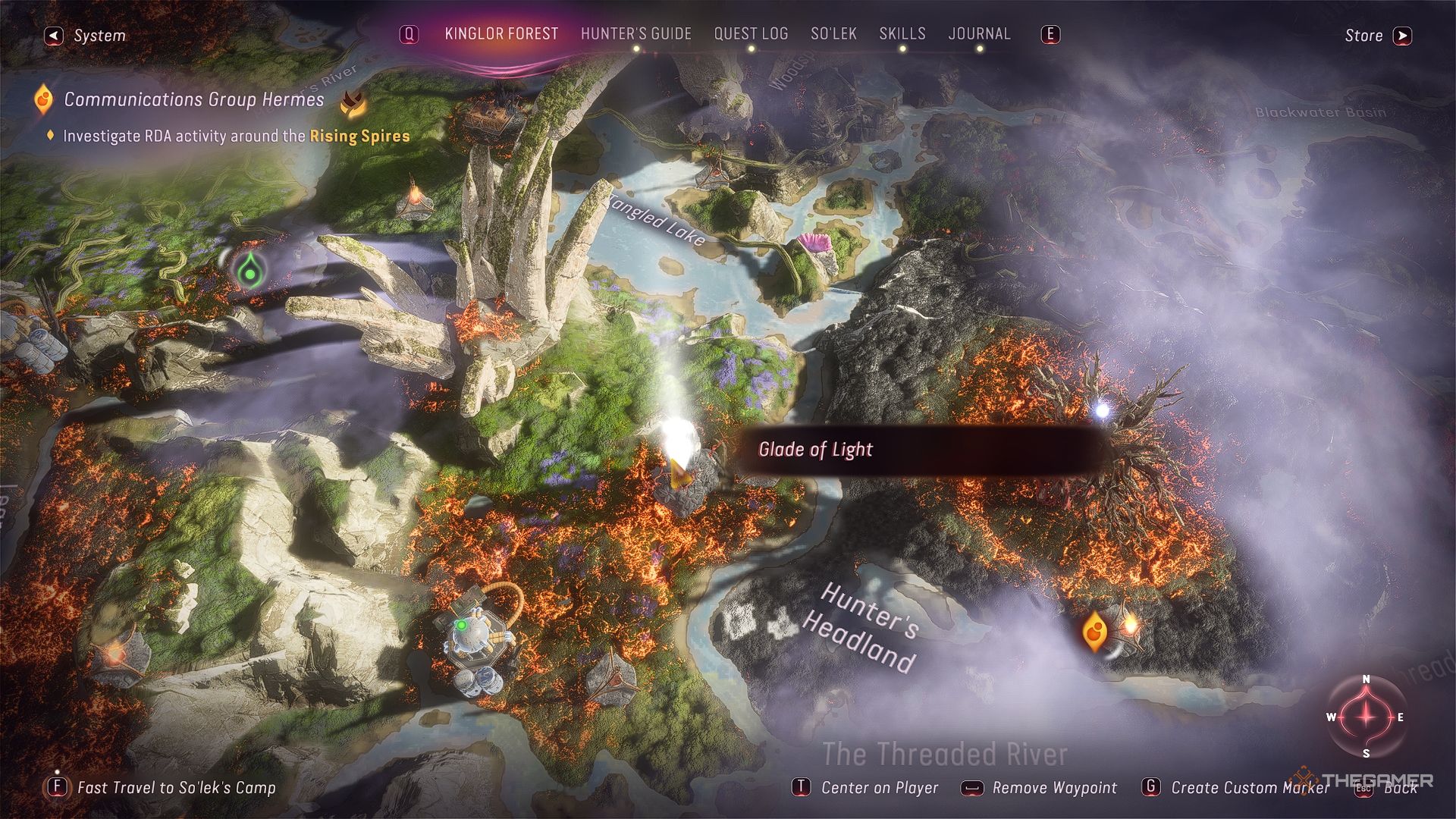Open the Skills tab

(902, 34)
